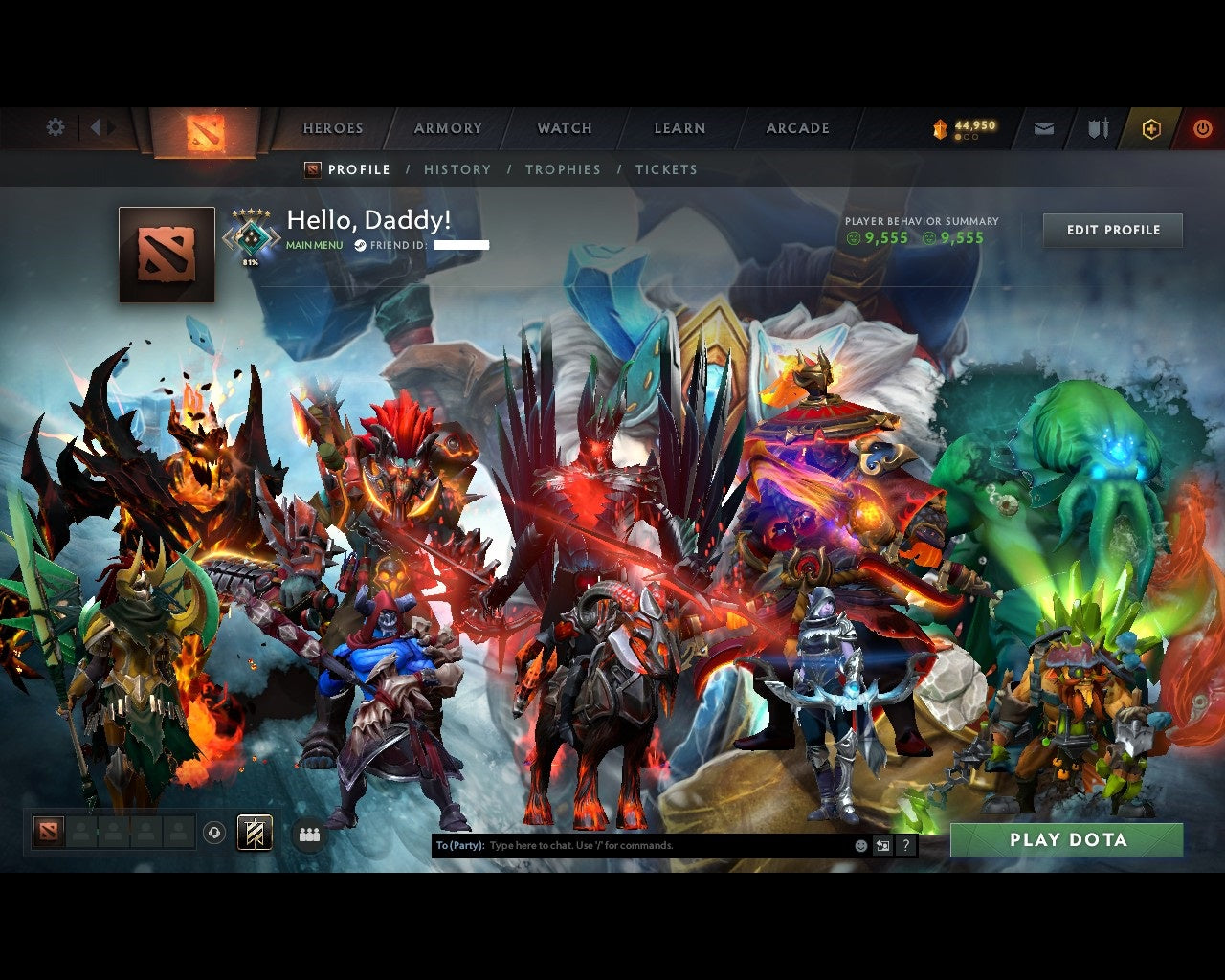Open the mail notifications icon

[x=1043, y=128]
